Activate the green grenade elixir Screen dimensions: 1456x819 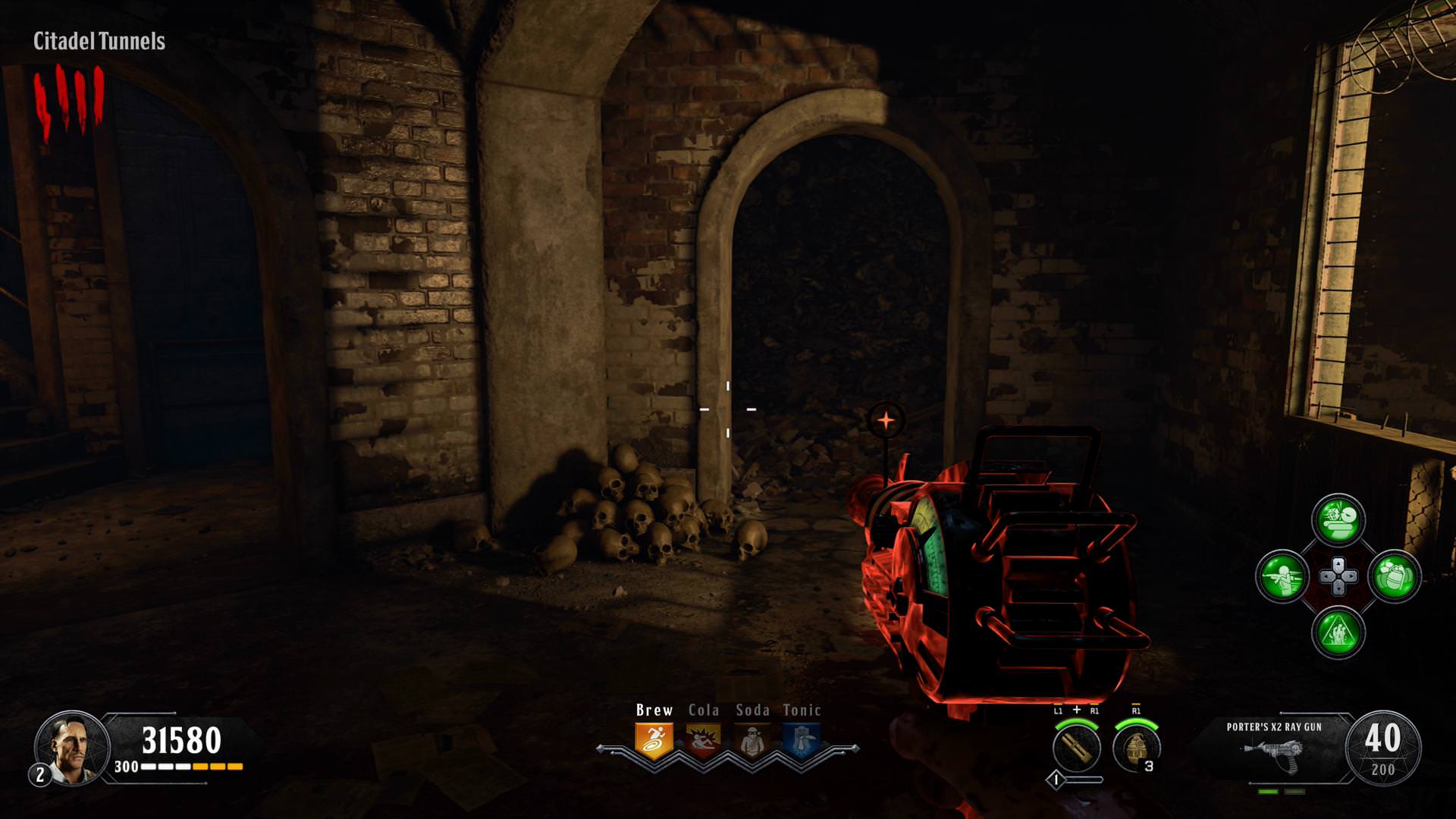(x=1395, y=576)
